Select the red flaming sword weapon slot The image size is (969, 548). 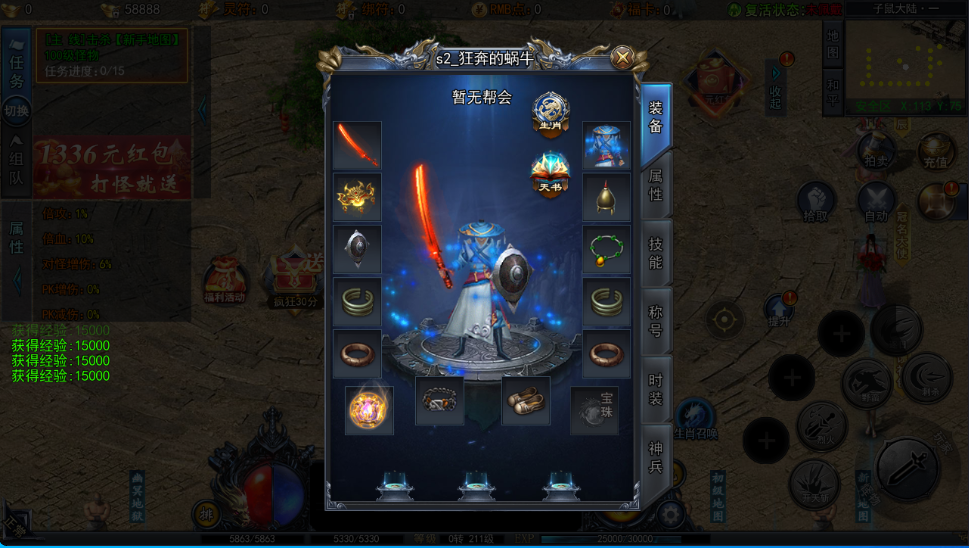point(357,146)
